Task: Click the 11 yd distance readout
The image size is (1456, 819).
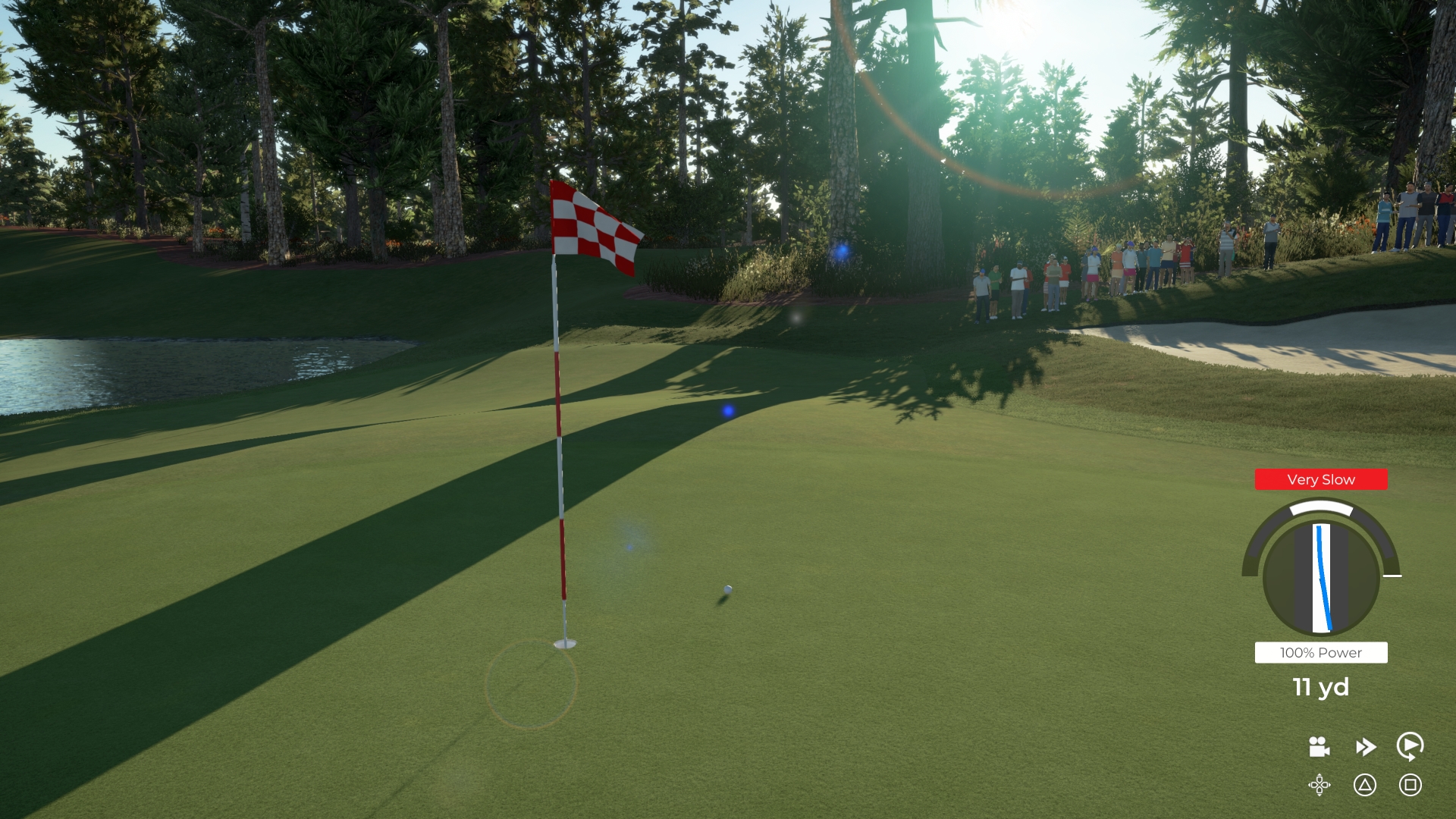Action: (1320, 689)
